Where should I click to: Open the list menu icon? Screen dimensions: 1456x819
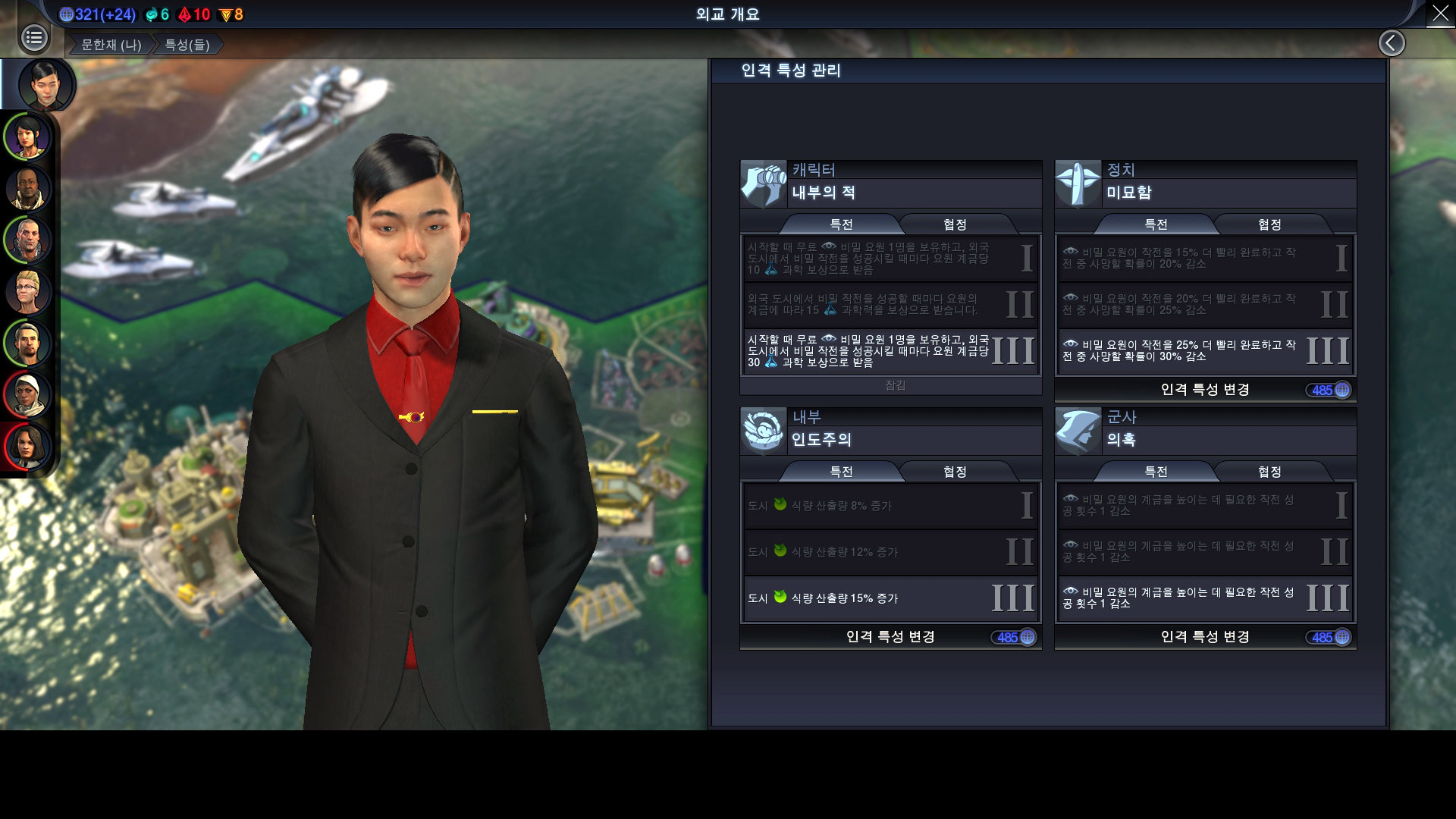coord(34,38)
